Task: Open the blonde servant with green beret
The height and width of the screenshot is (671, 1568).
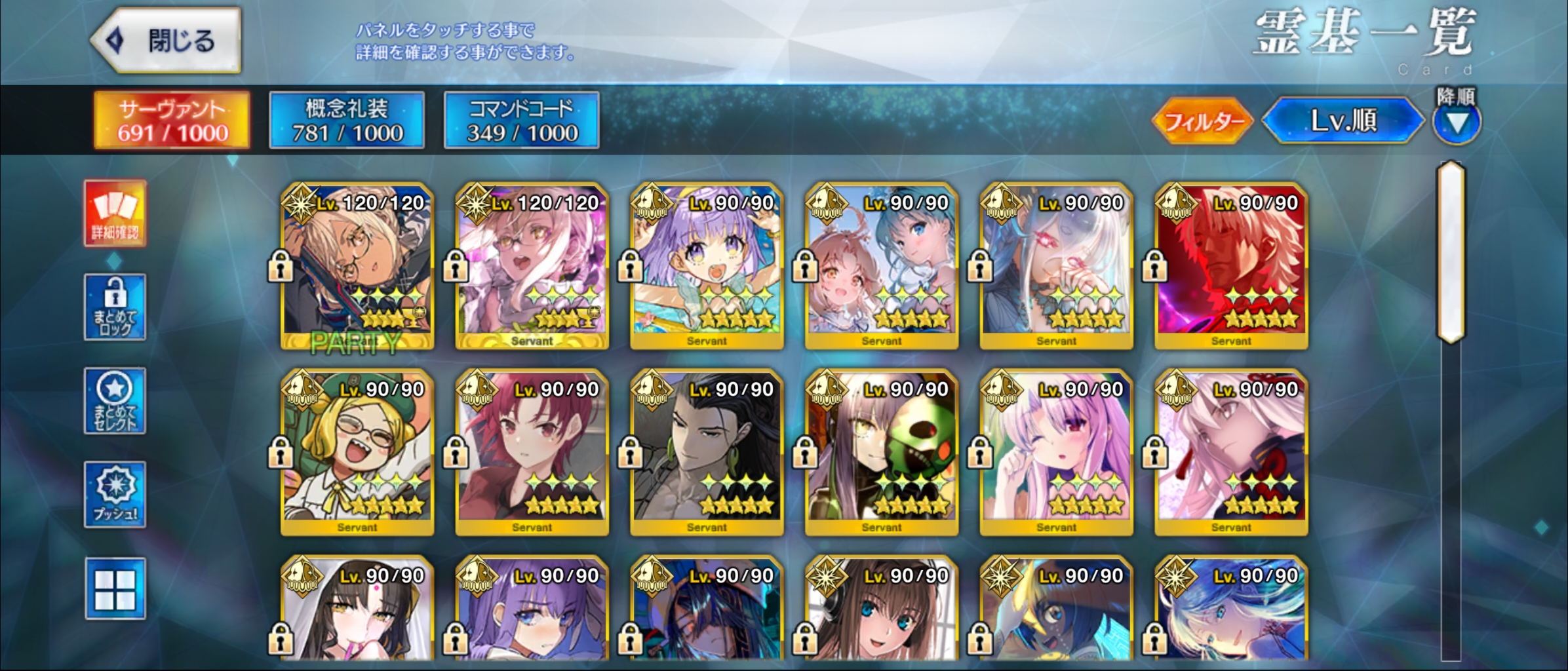Action: coord(357,452)
